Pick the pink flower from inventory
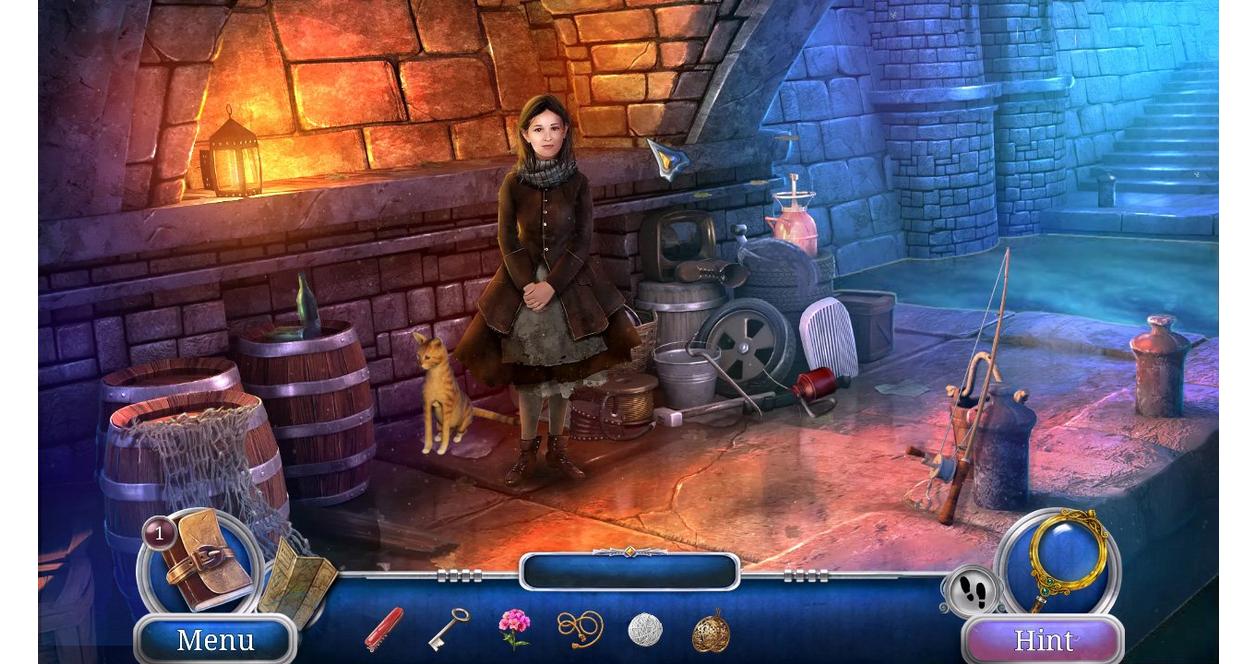 click(514, 629)
